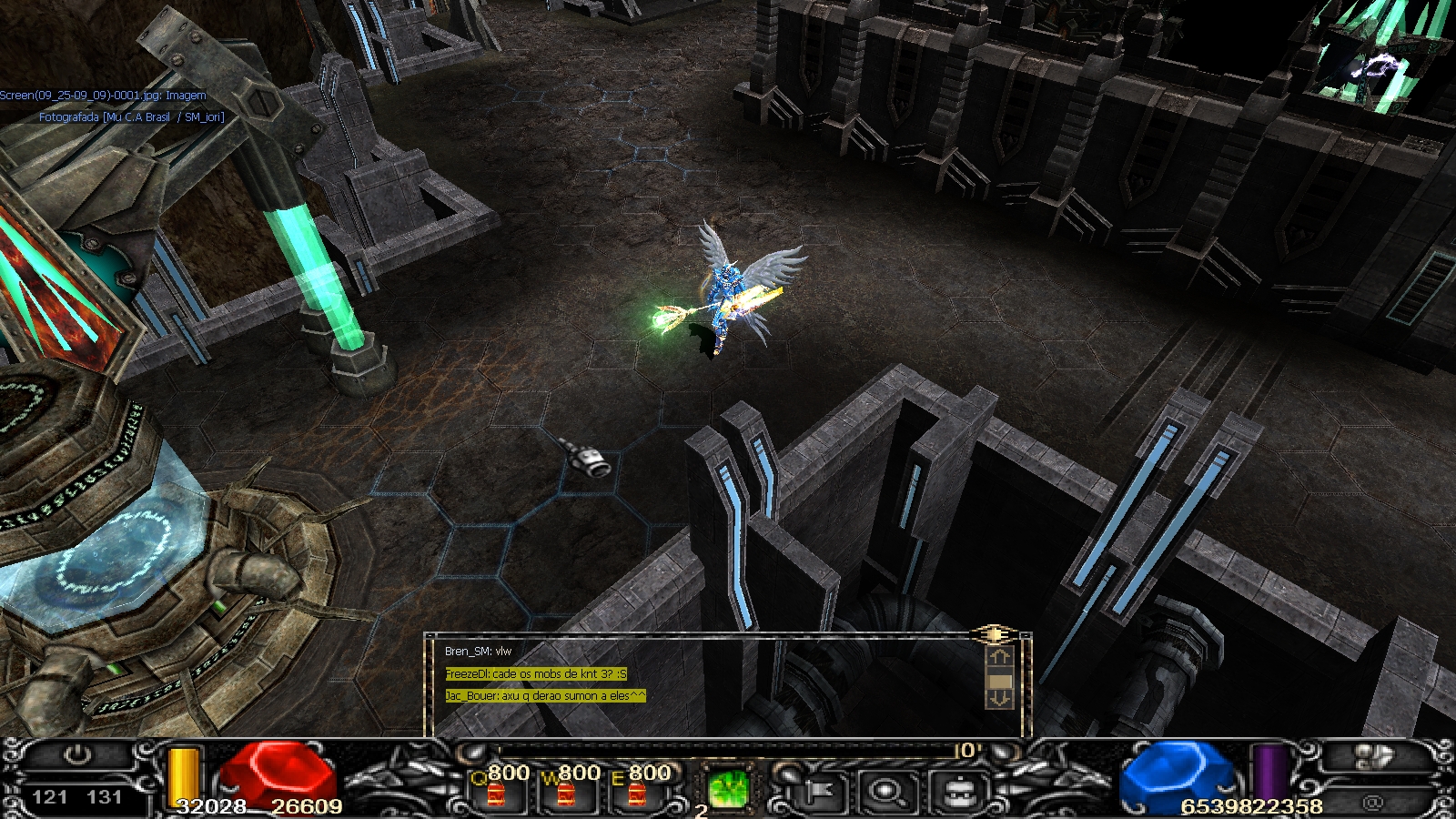This screenshot has width=1456, height=819.
Task: Click the @ button in the HUD
Action: coord(1373,802)
